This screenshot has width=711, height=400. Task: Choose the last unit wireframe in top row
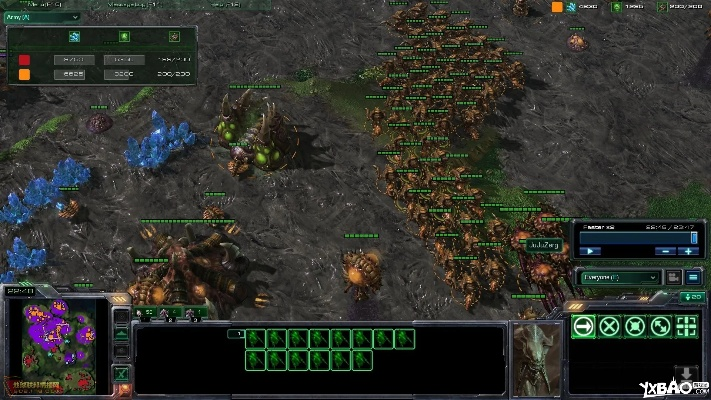pos(404,338)
